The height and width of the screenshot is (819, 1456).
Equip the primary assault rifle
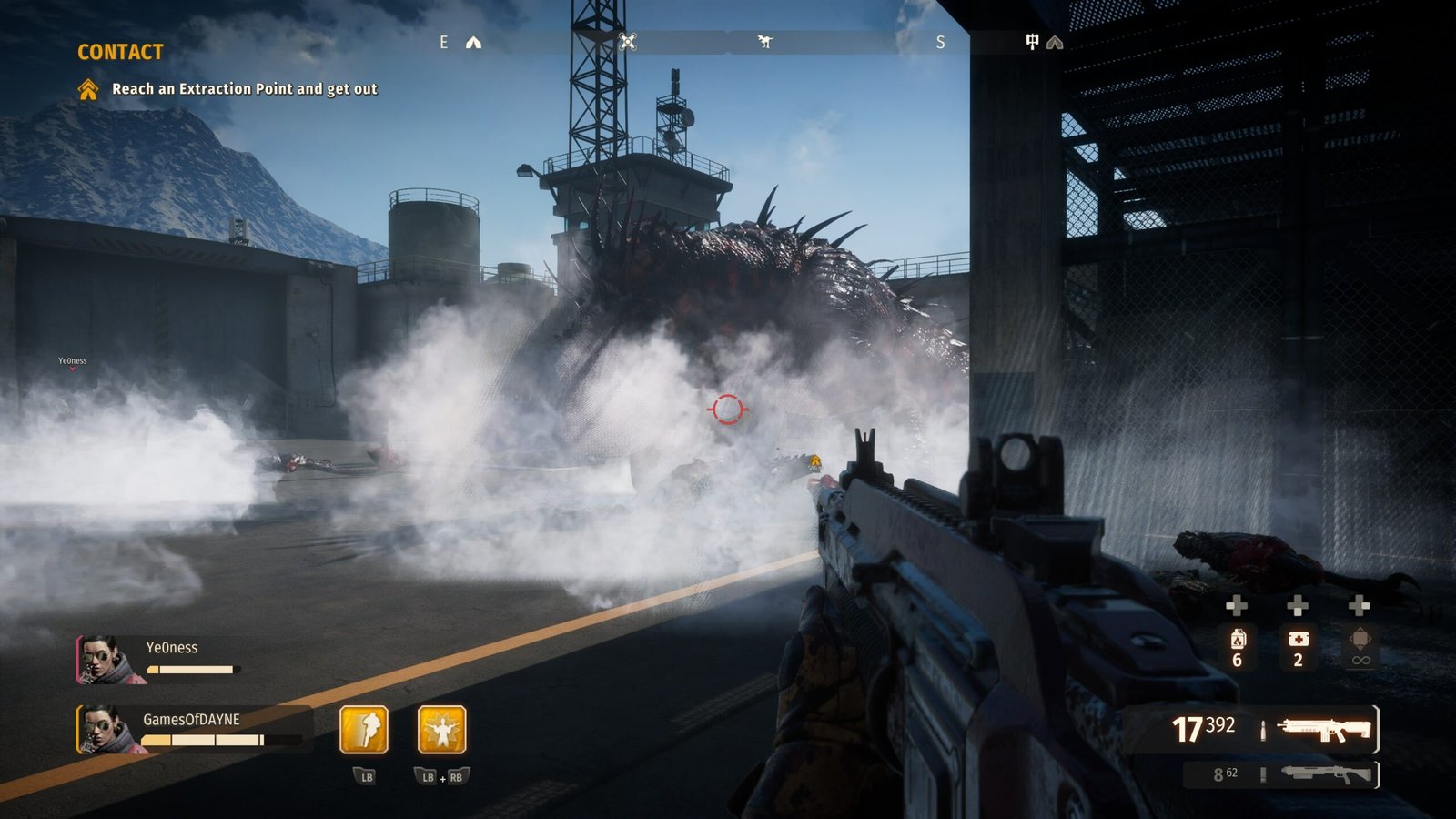click(x=1325, y=729)
